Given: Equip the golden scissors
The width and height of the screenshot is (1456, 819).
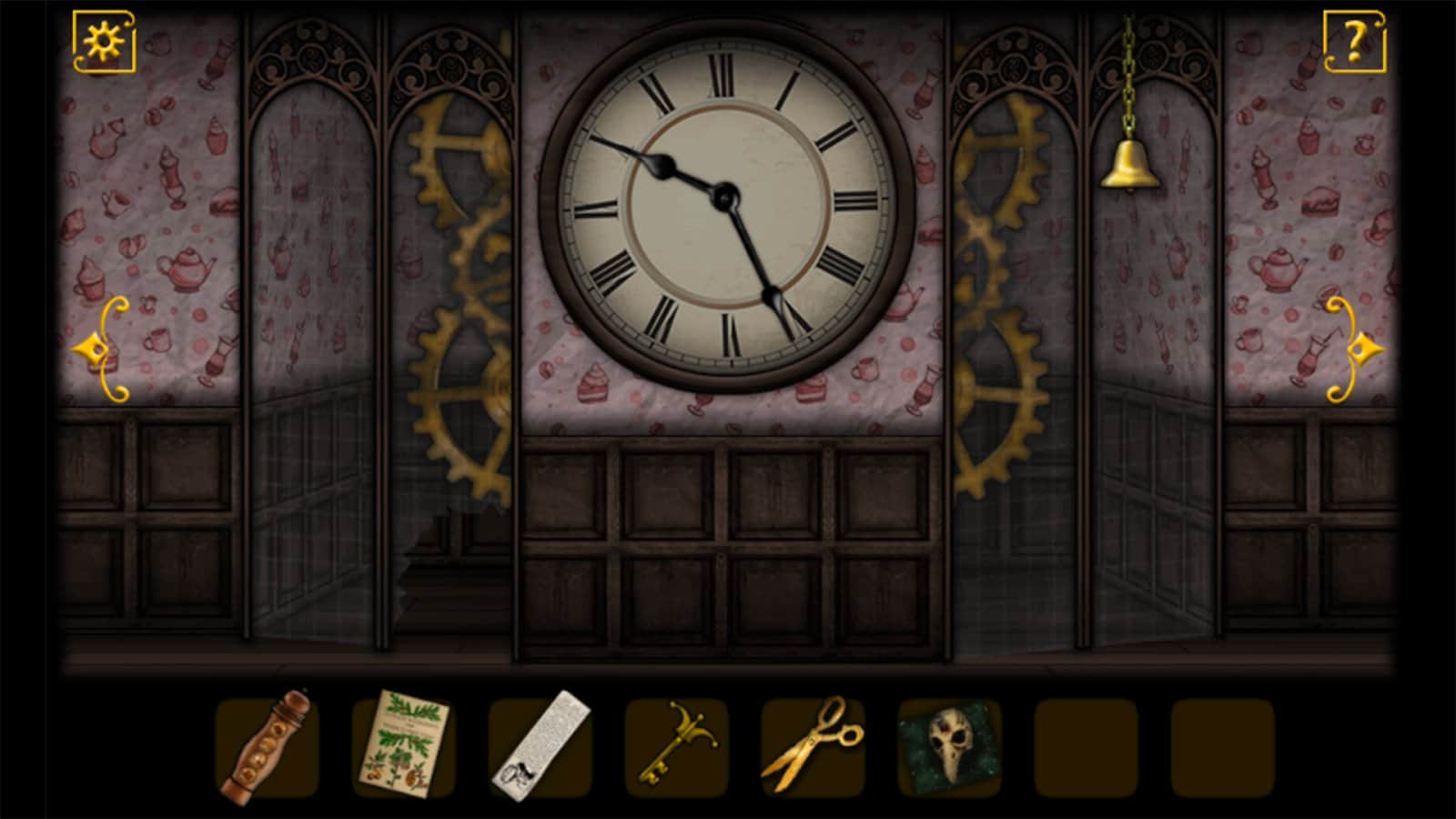Looking at the screenshot, I should click(812, 744).
